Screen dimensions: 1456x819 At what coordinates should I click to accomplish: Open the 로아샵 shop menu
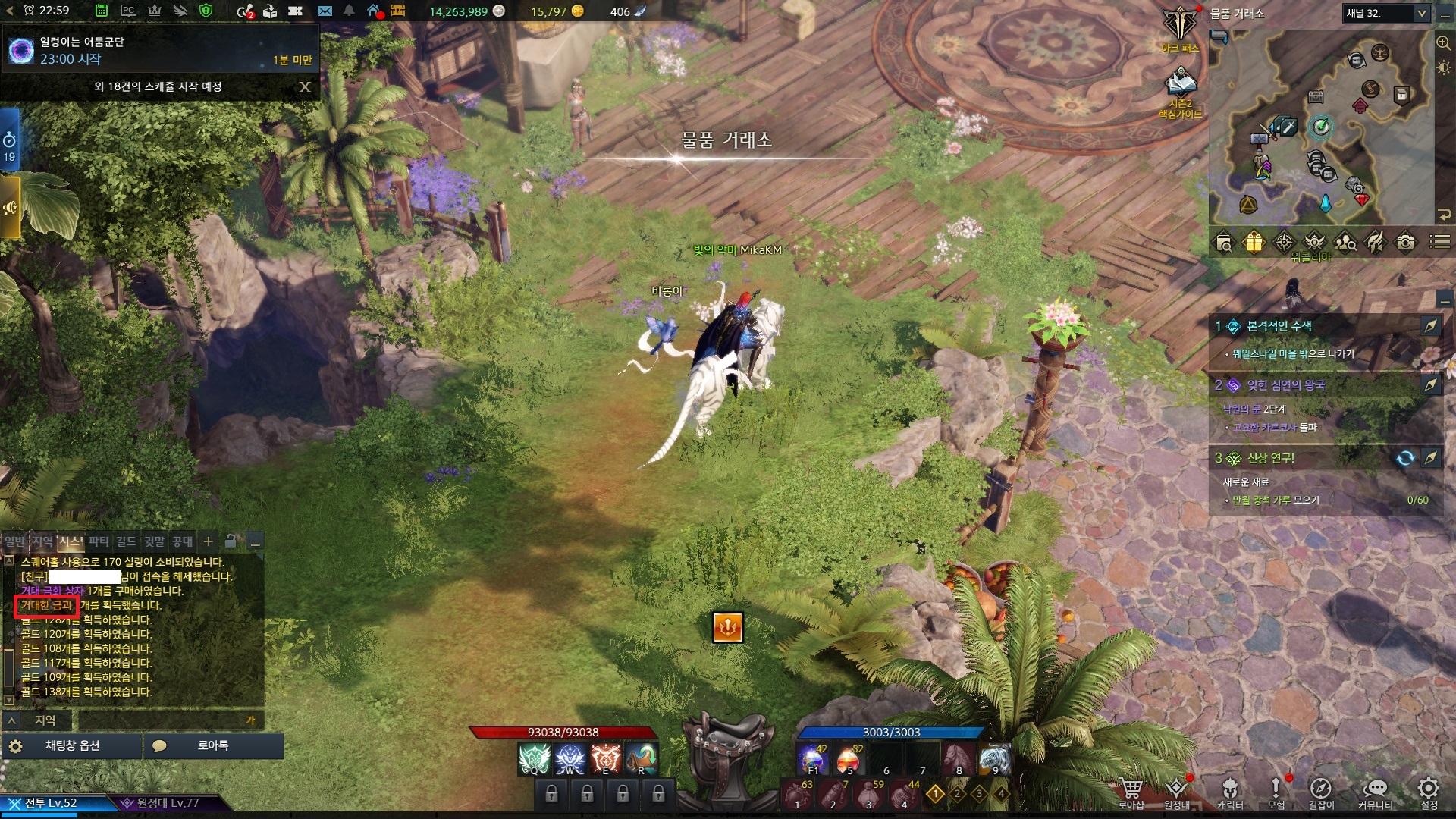tap(1131, 792)
